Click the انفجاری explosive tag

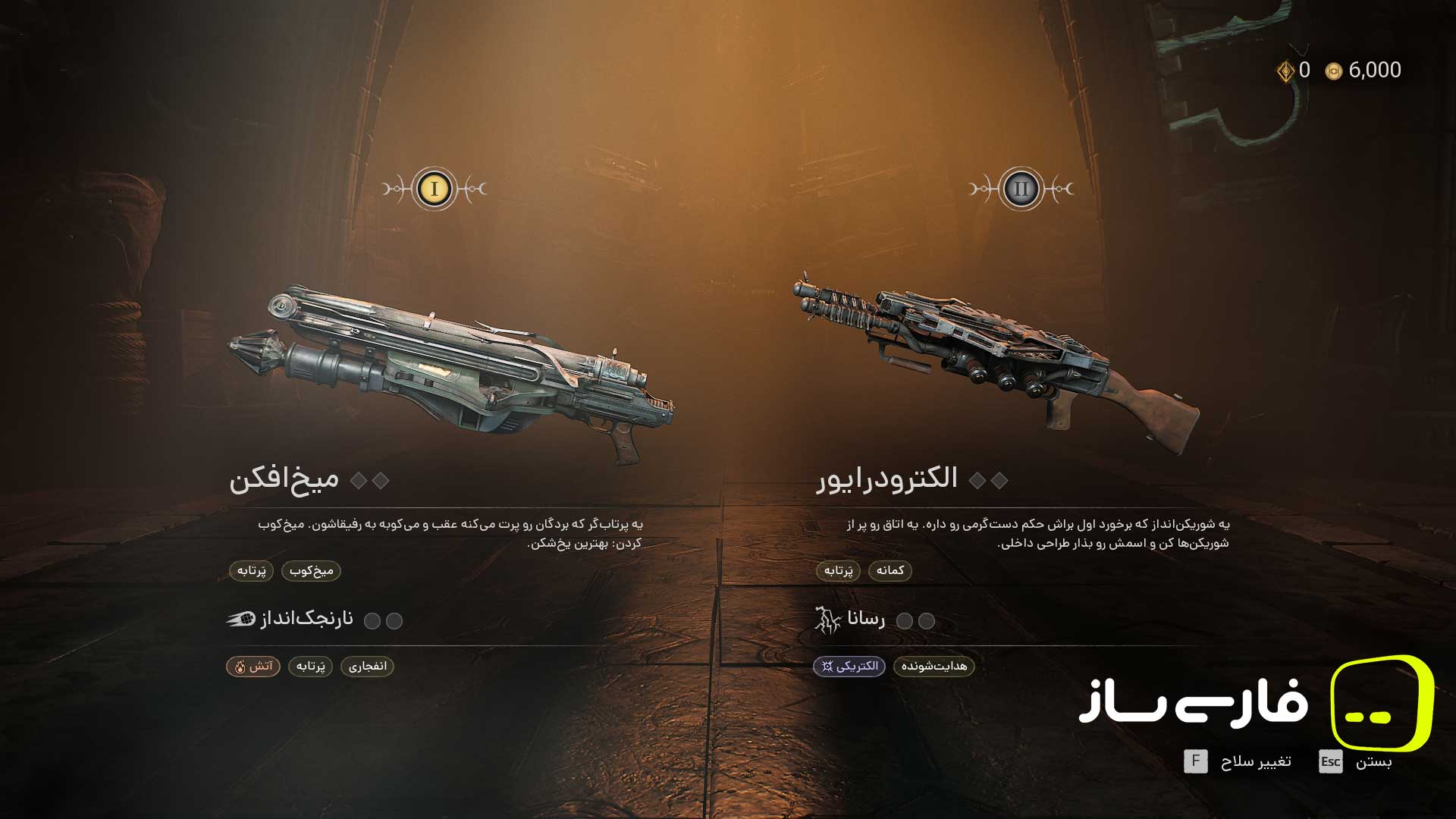click(x=368, y=667)
